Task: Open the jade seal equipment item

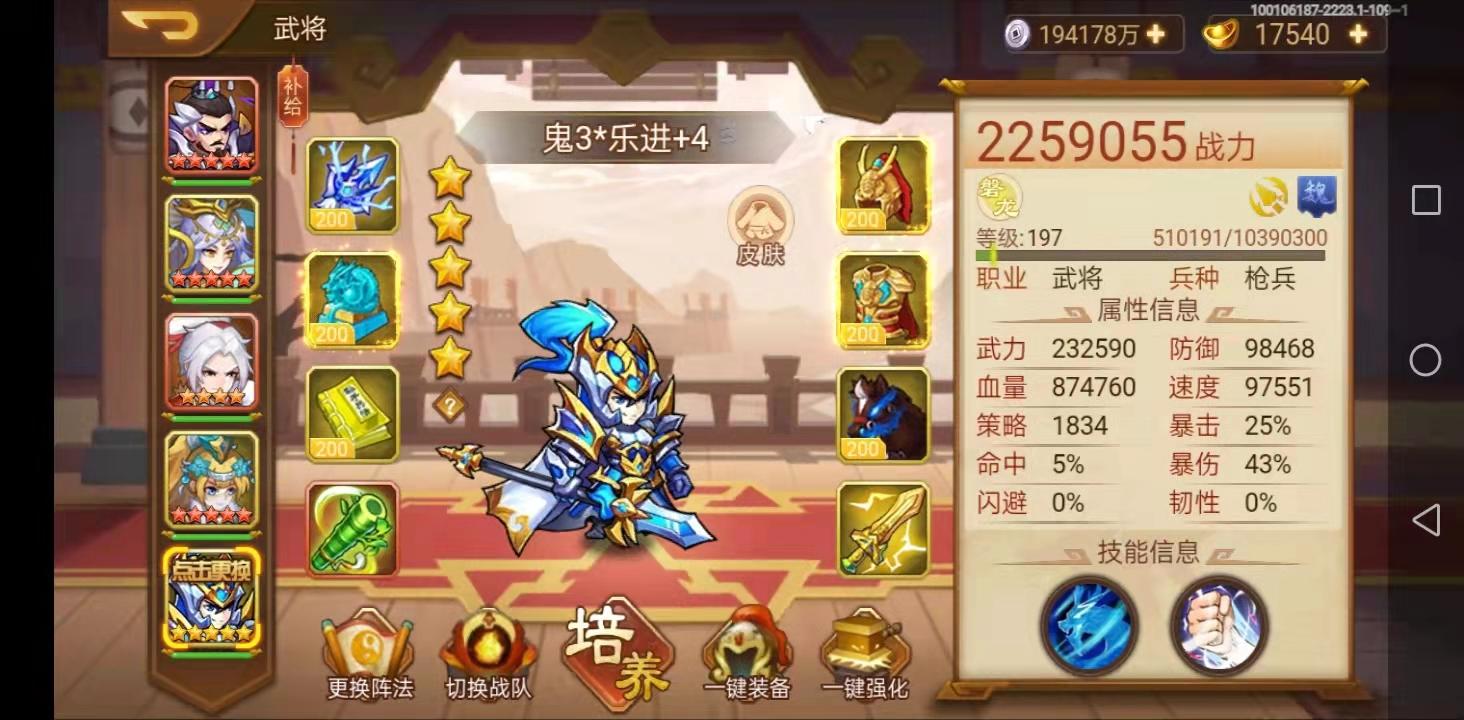Action: coord(352,300)
